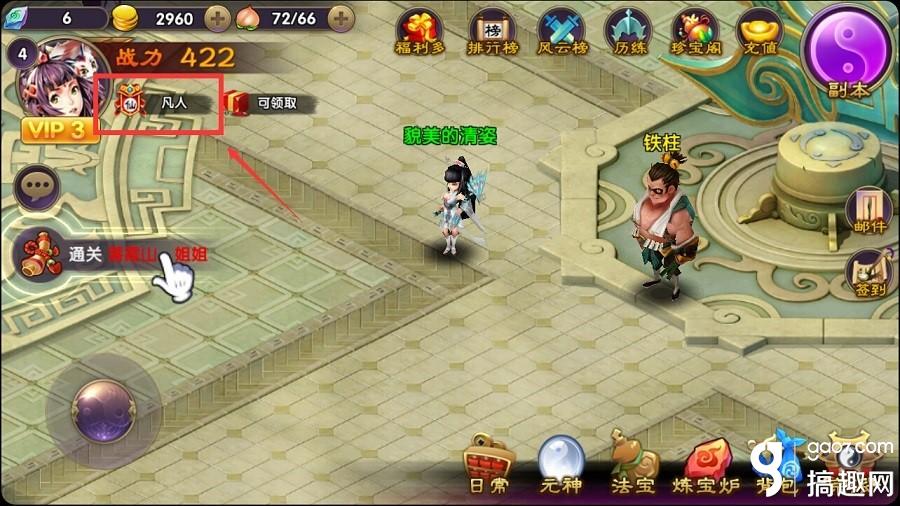
Task: Open the 元神 spirit orb menu
Action: point(560,466)
